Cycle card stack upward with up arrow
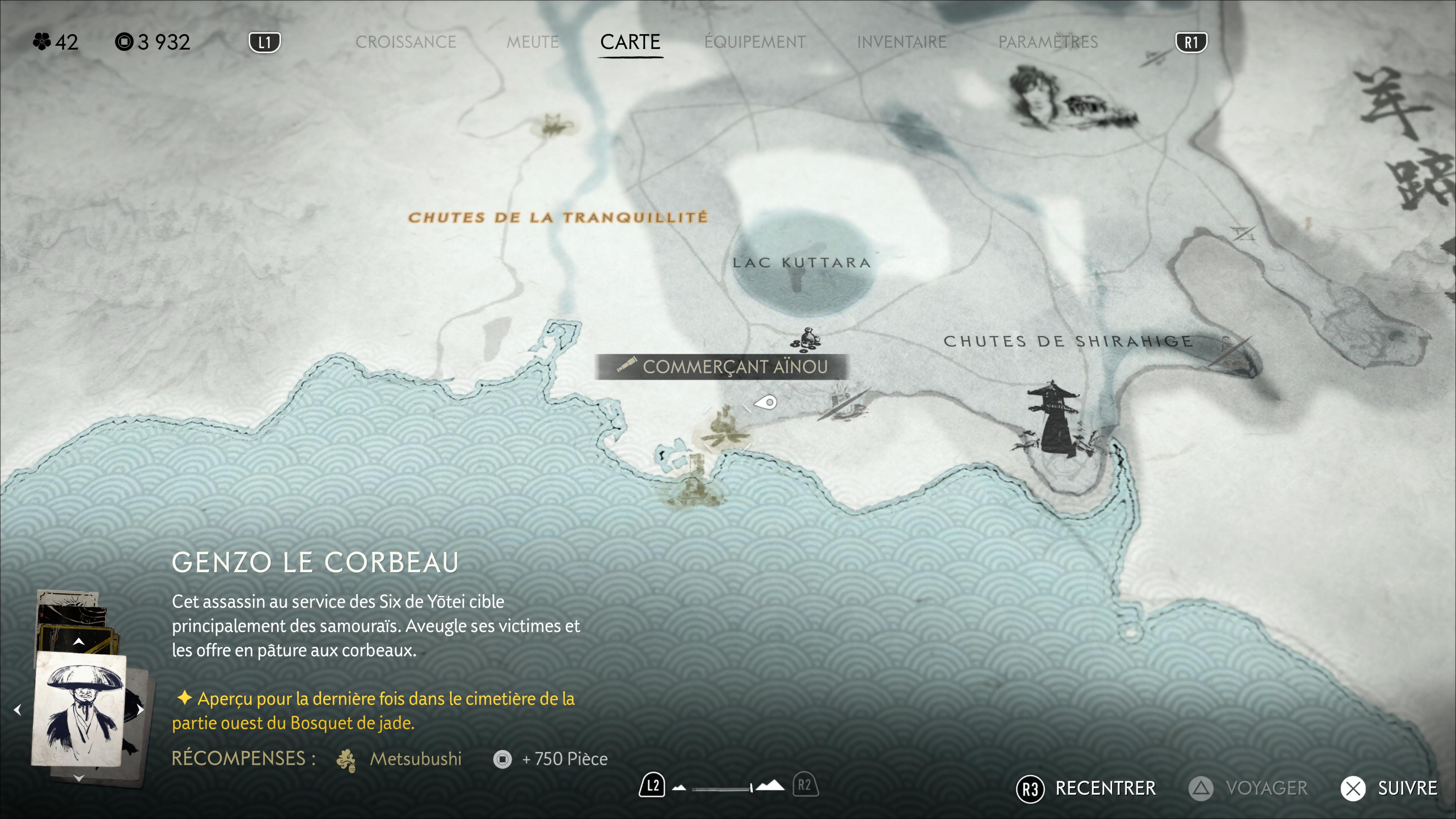The height and width of the screenshot is (819, 1456). 78,642
